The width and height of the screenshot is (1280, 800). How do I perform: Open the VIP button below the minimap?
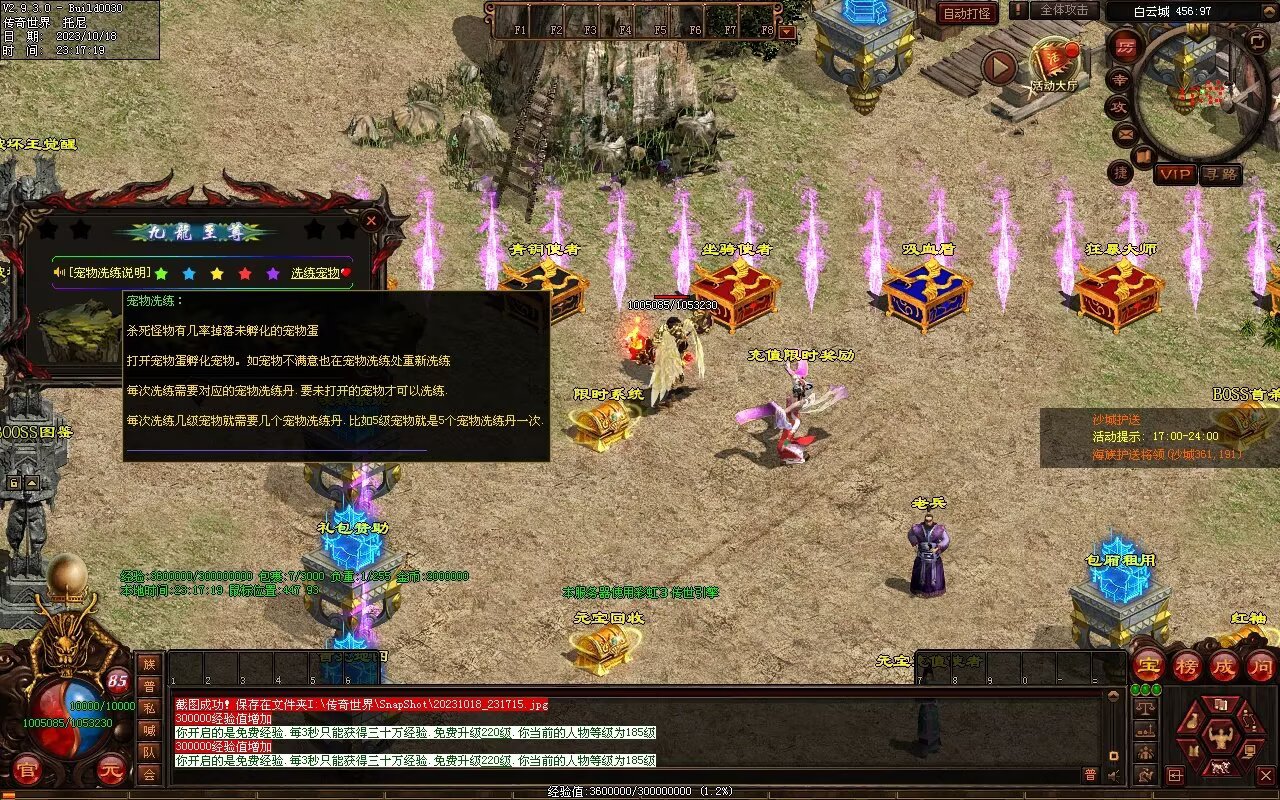coord(1175,174)
